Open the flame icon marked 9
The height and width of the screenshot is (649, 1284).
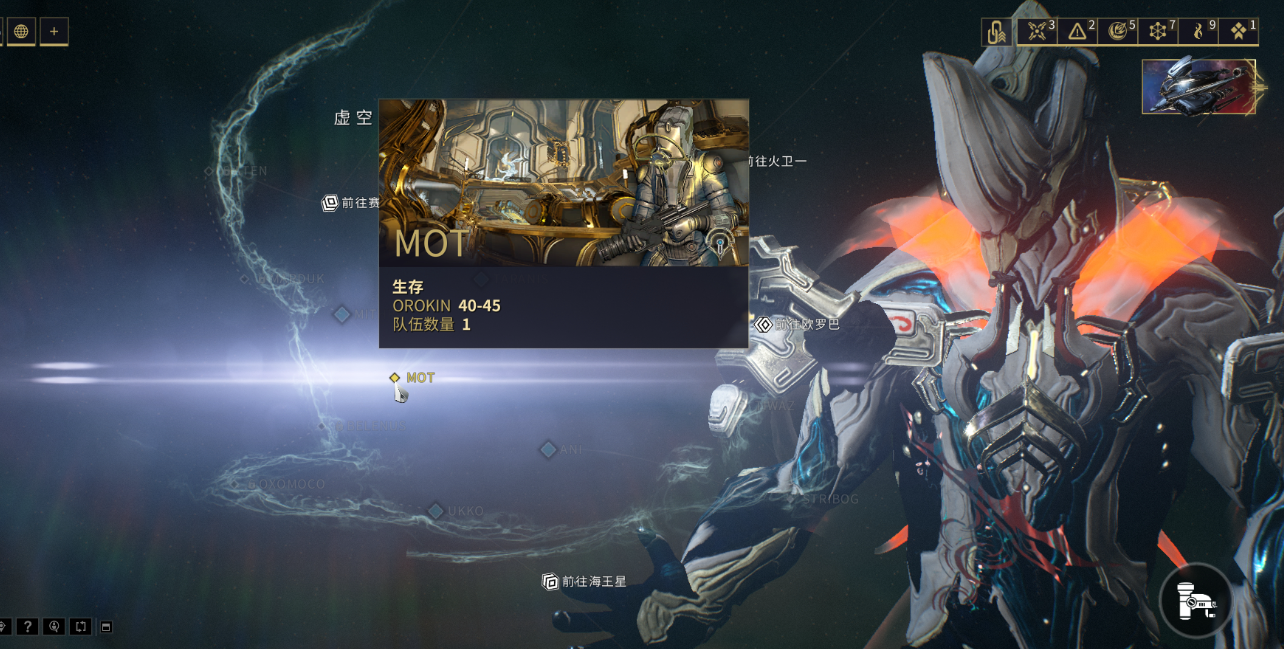(1198, 32)
